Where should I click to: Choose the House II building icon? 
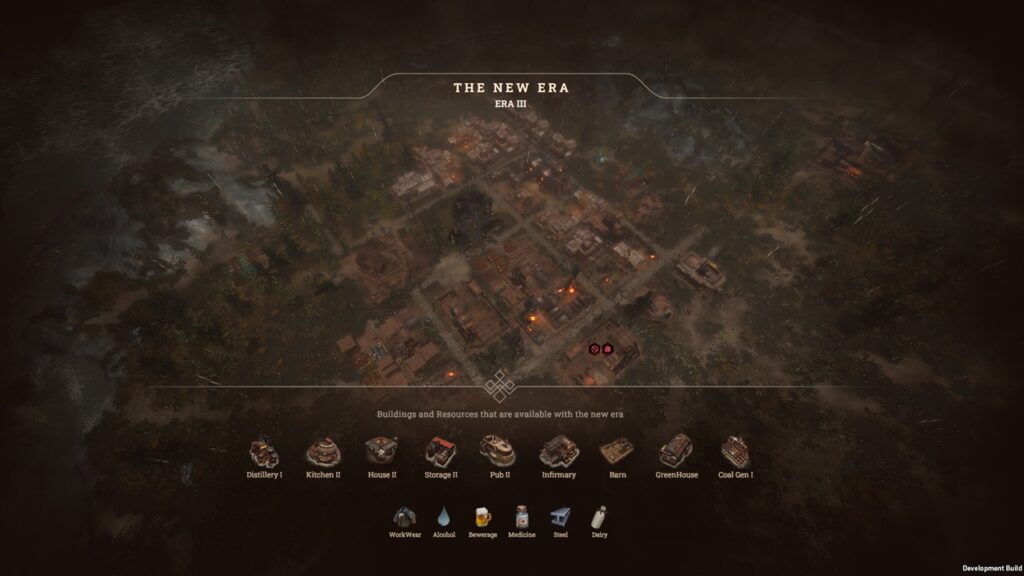(381, 452)
